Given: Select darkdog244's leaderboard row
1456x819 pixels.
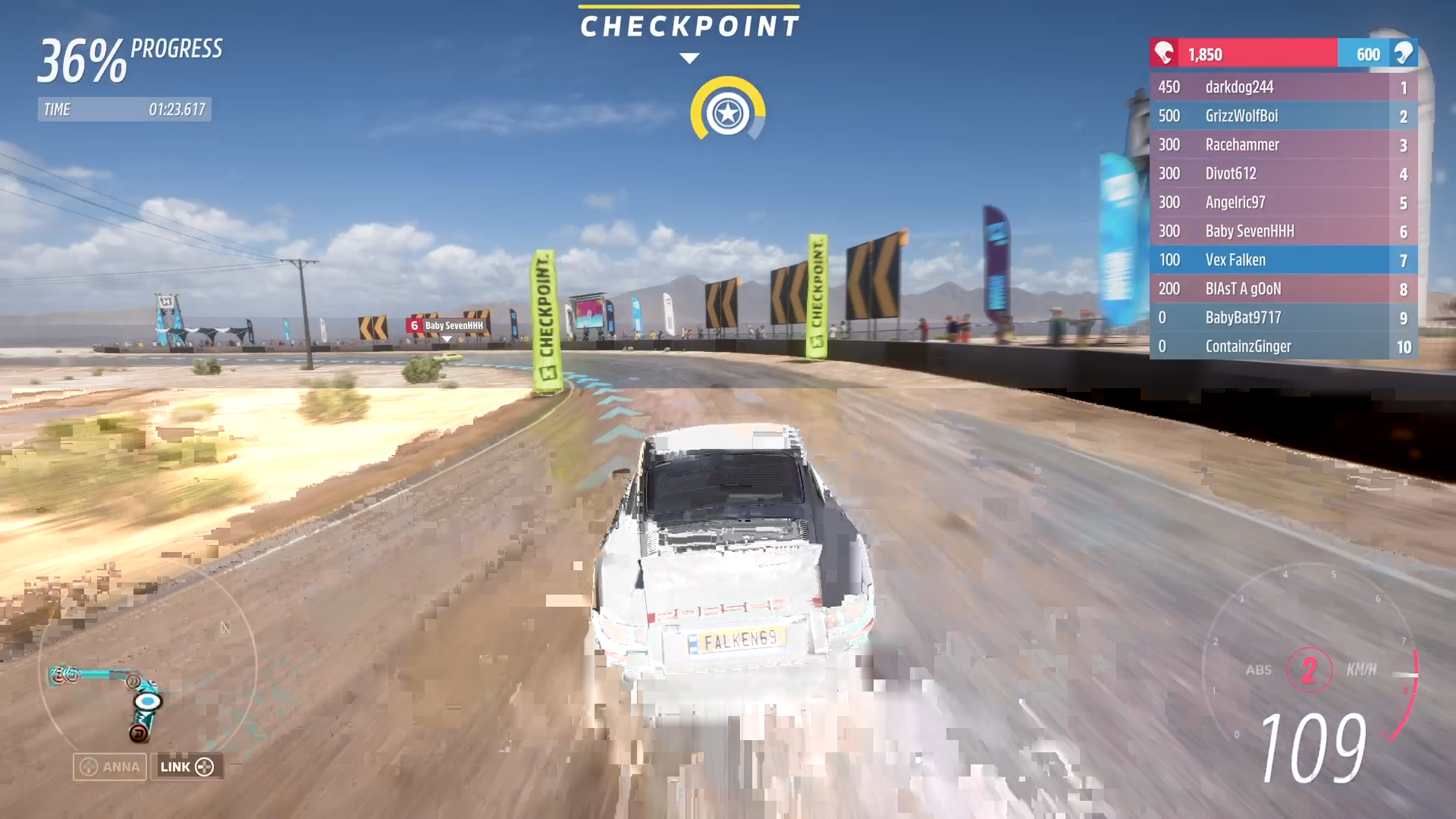Looking at the screenshot, I should coord(1283,87).
